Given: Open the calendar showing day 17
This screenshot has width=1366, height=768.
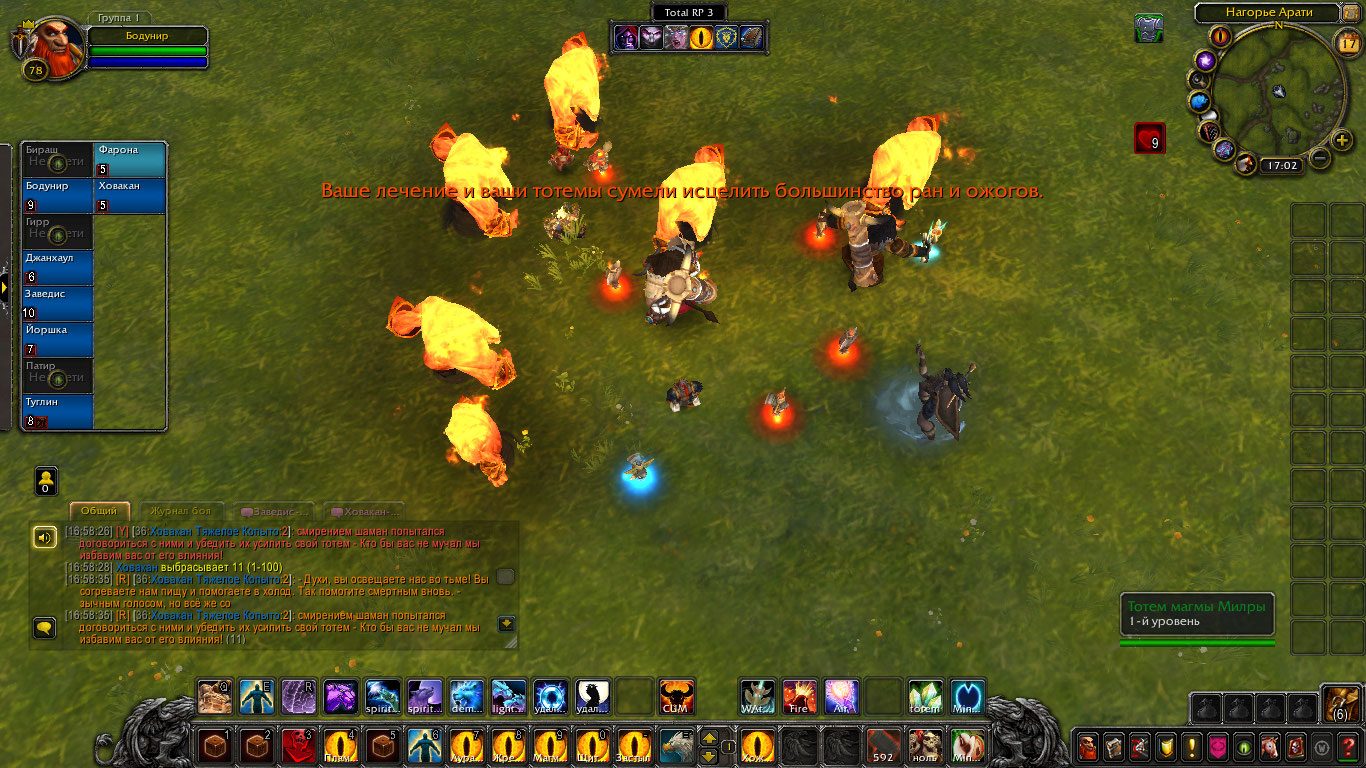Looking at the screenshot, I should coord(1346,43).
